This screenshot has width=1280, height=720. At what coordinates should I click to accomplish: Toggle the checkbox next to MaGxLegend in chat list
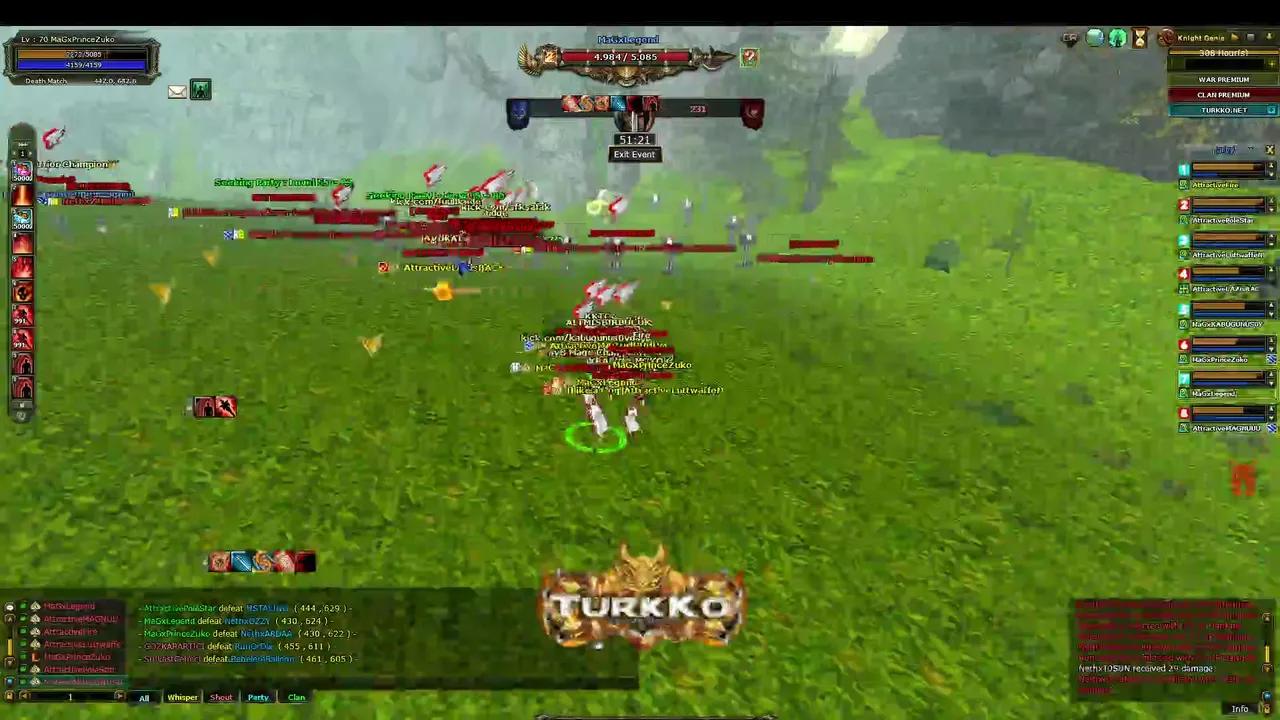[x=23, y=606]
